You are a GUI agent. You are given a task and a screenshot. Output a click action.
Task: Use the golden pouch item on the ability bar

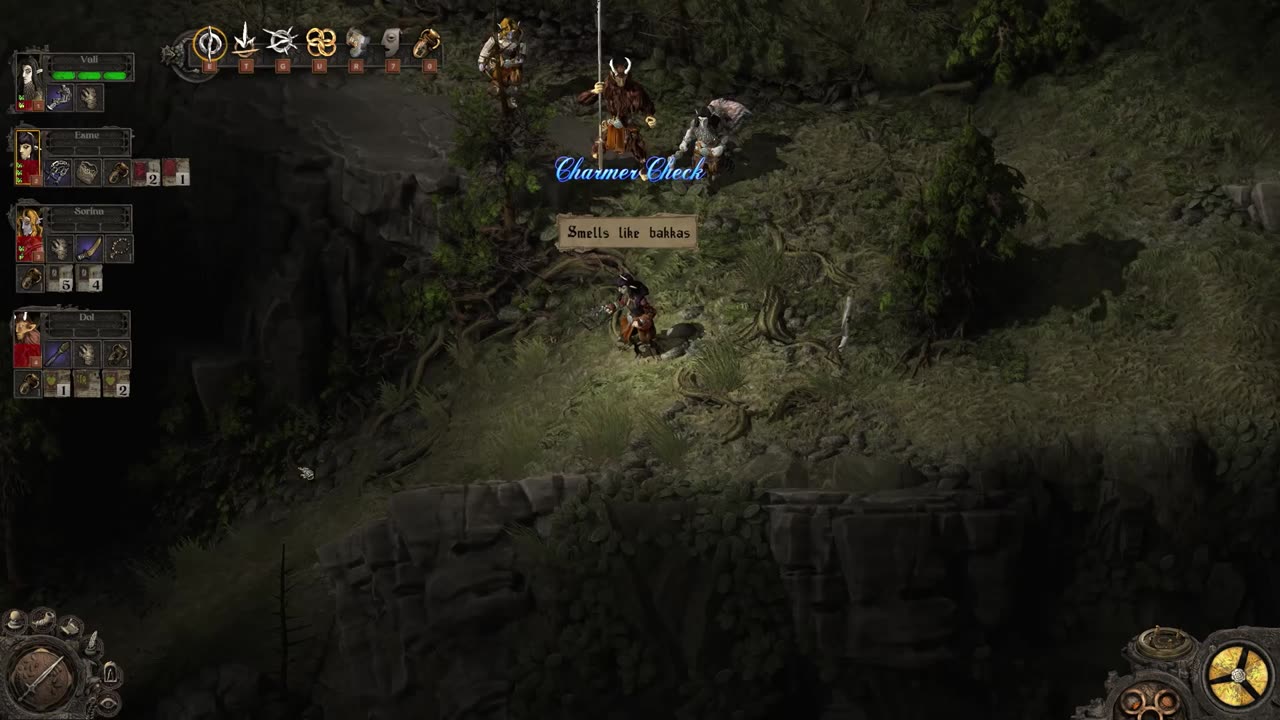coord(427,42)
